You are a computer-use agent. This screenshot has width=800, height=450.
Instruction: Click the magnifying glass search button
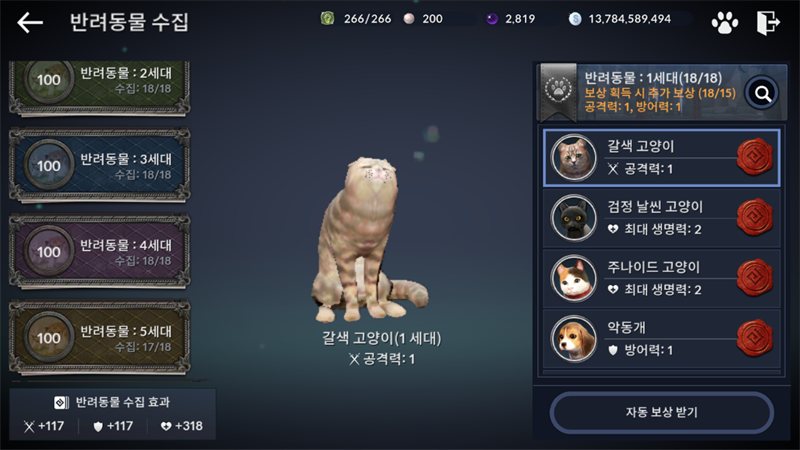(x=762, y=93)
